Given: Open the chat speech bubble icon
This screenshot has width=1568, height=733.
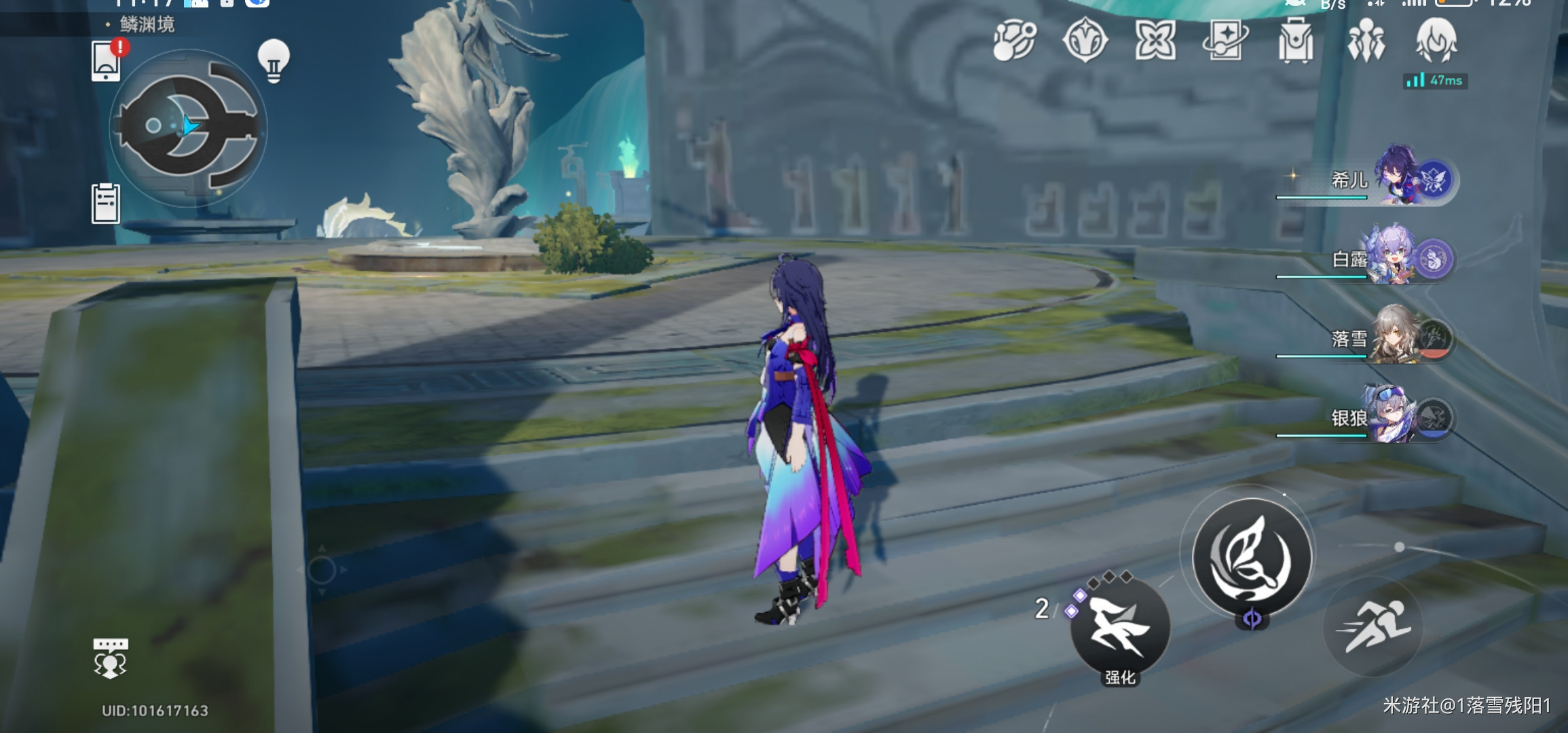Looking at the screenshot, I should (110, 657).
